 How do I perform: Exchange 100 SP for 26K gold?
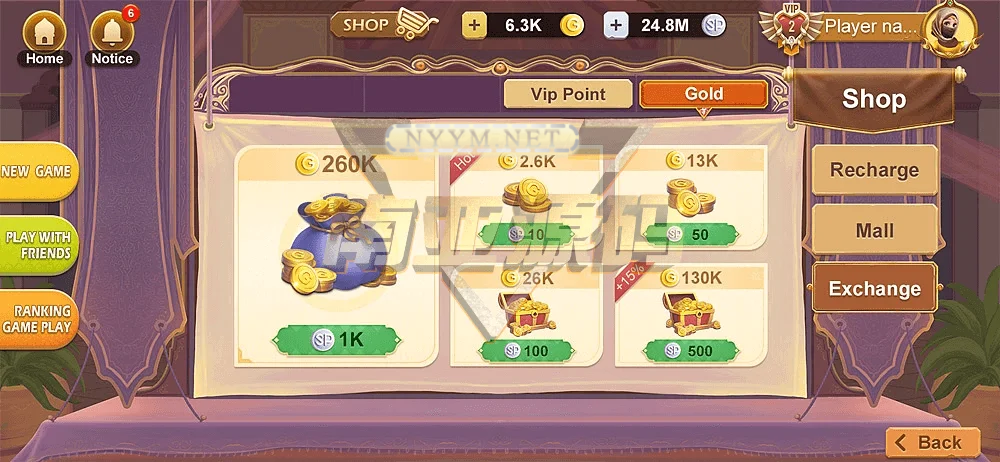point(525,351)
